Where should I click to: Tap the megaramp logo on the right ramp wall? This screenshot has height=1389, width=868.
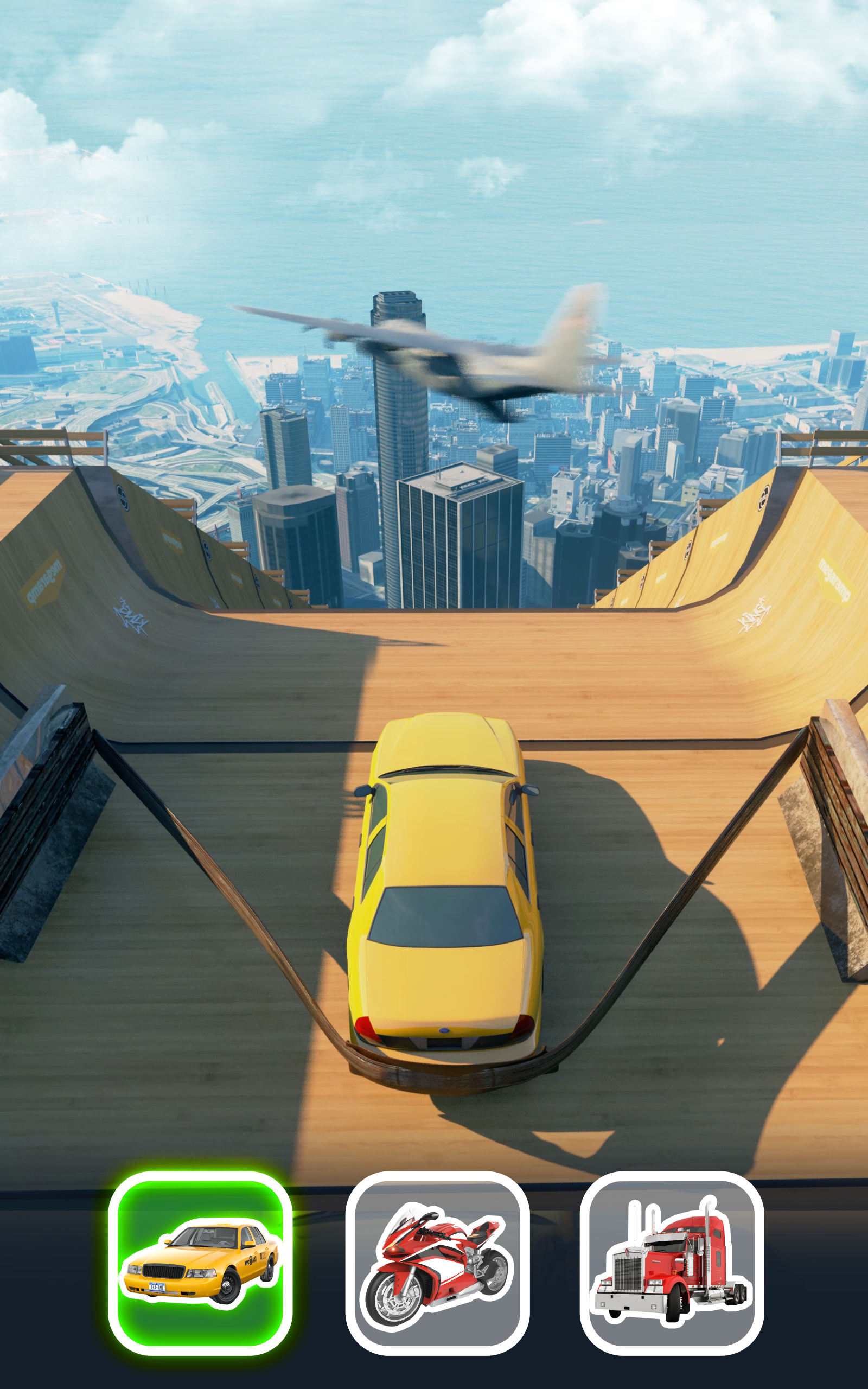[x=836, y=579]
